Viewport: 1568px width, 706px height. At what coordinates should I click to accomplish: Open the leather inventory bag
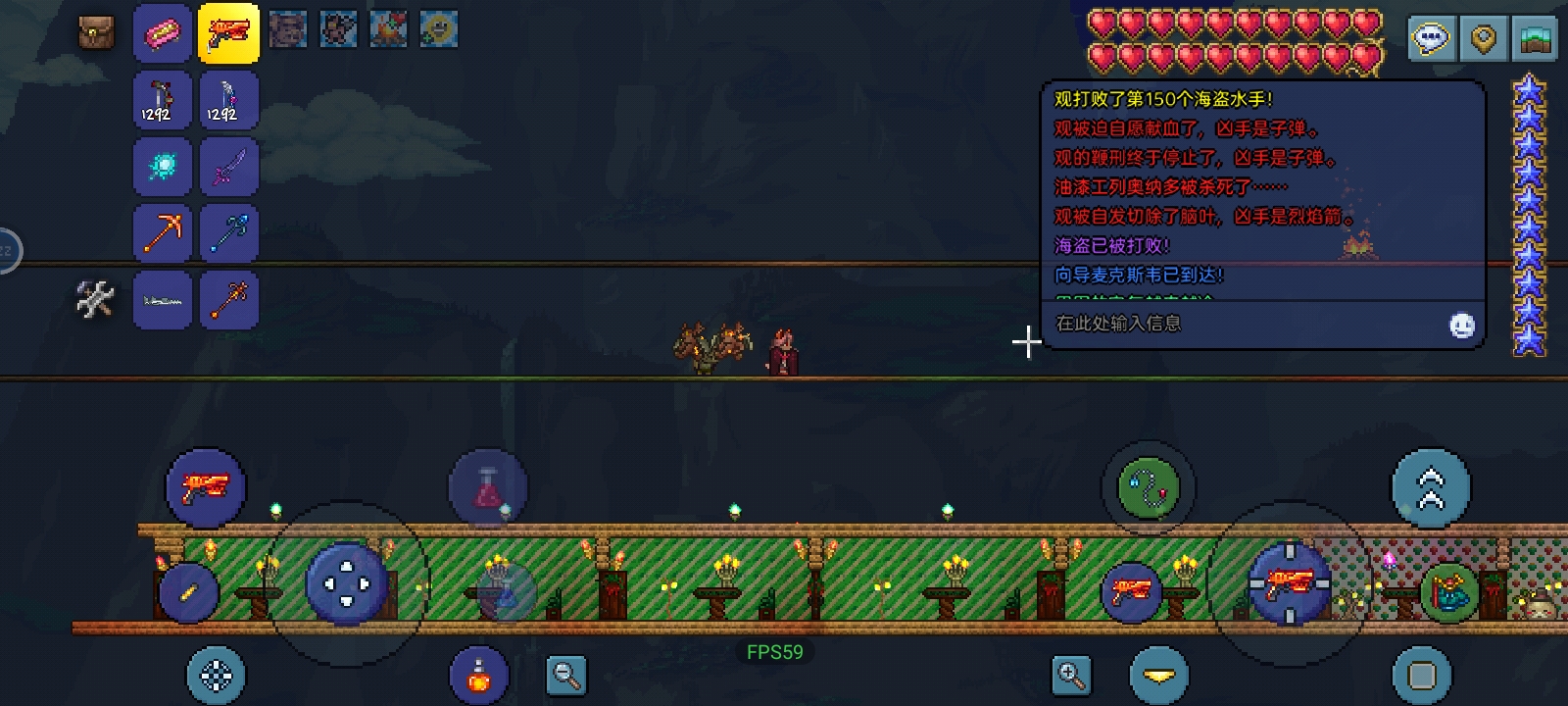click(96, 32)
